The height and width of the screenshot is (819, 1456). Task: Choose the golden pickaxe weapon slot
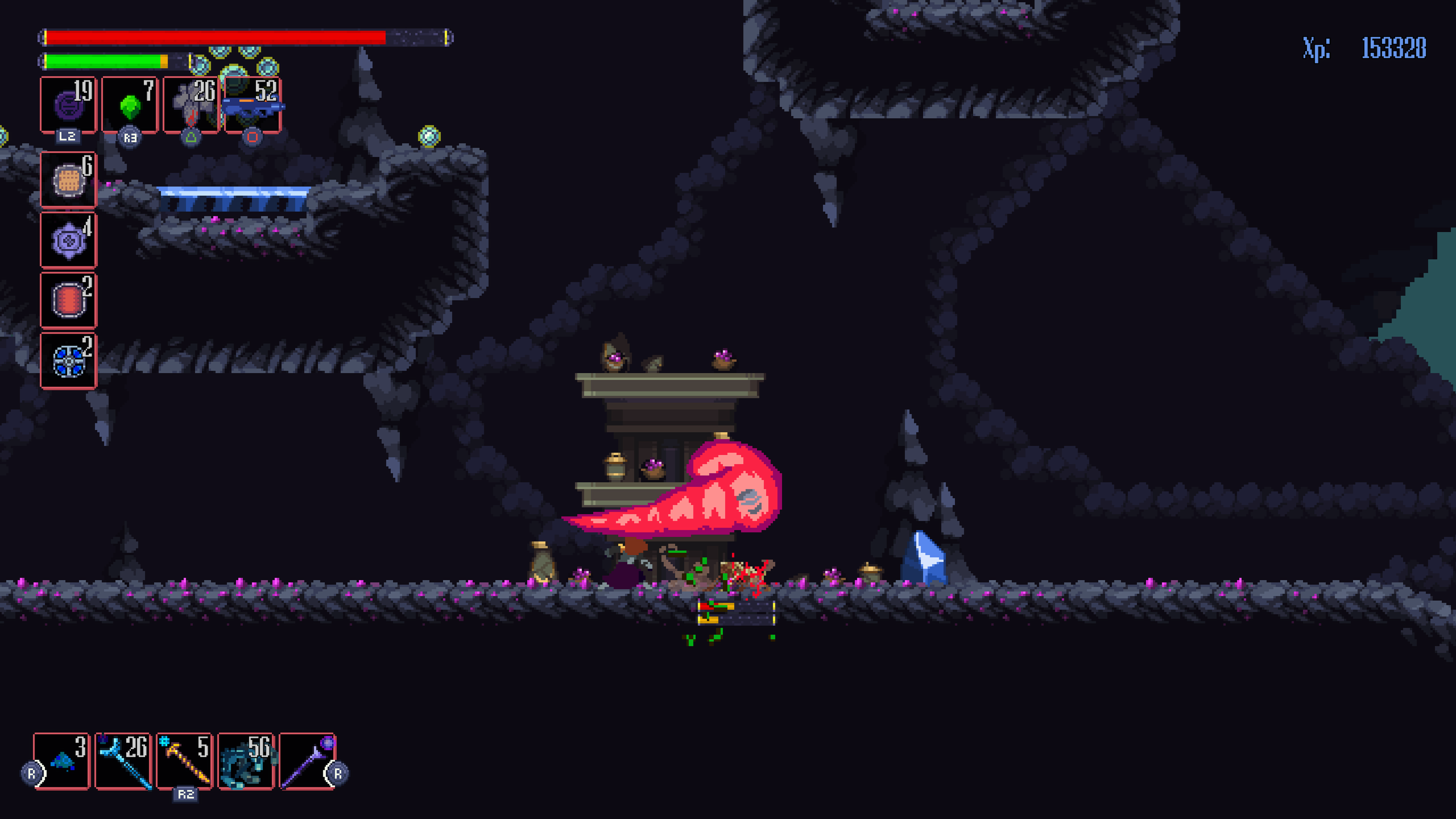(185, 761)
